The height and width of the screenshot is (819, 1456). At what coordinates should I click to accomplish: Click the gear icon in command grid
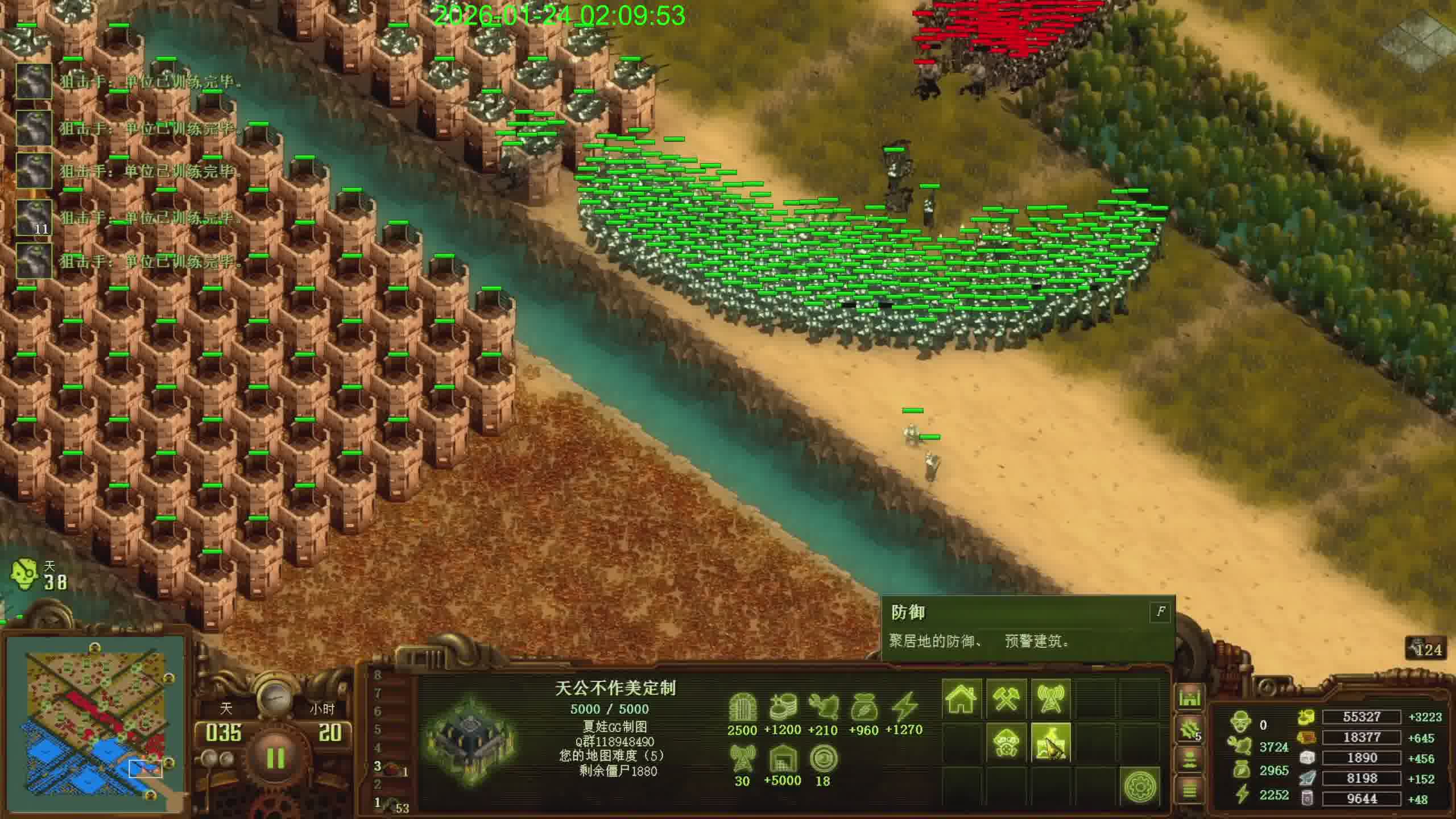click(x=1140, y=787)
